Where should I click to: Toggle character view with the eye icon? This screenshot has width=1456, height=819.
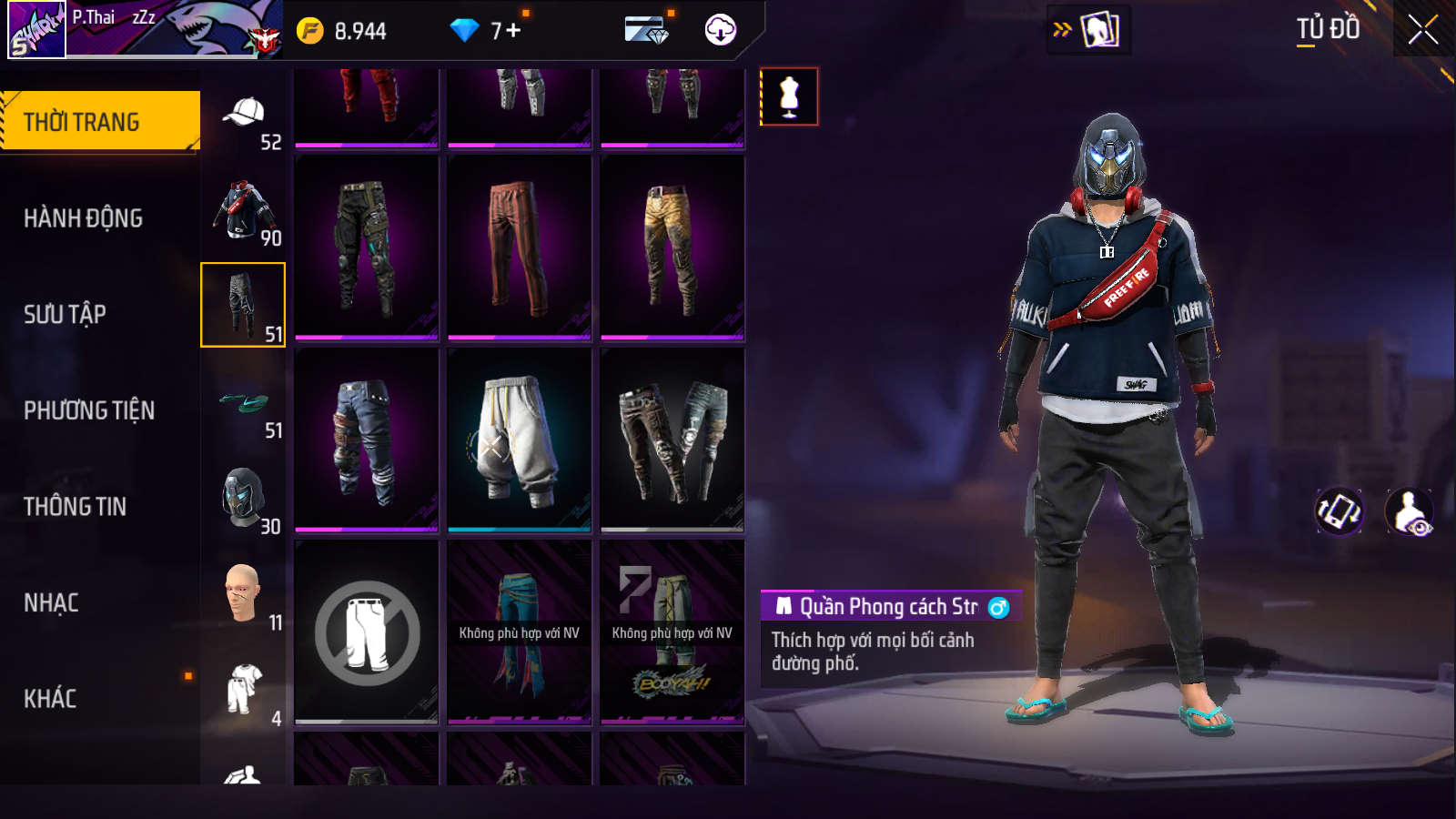[1409, 511]
